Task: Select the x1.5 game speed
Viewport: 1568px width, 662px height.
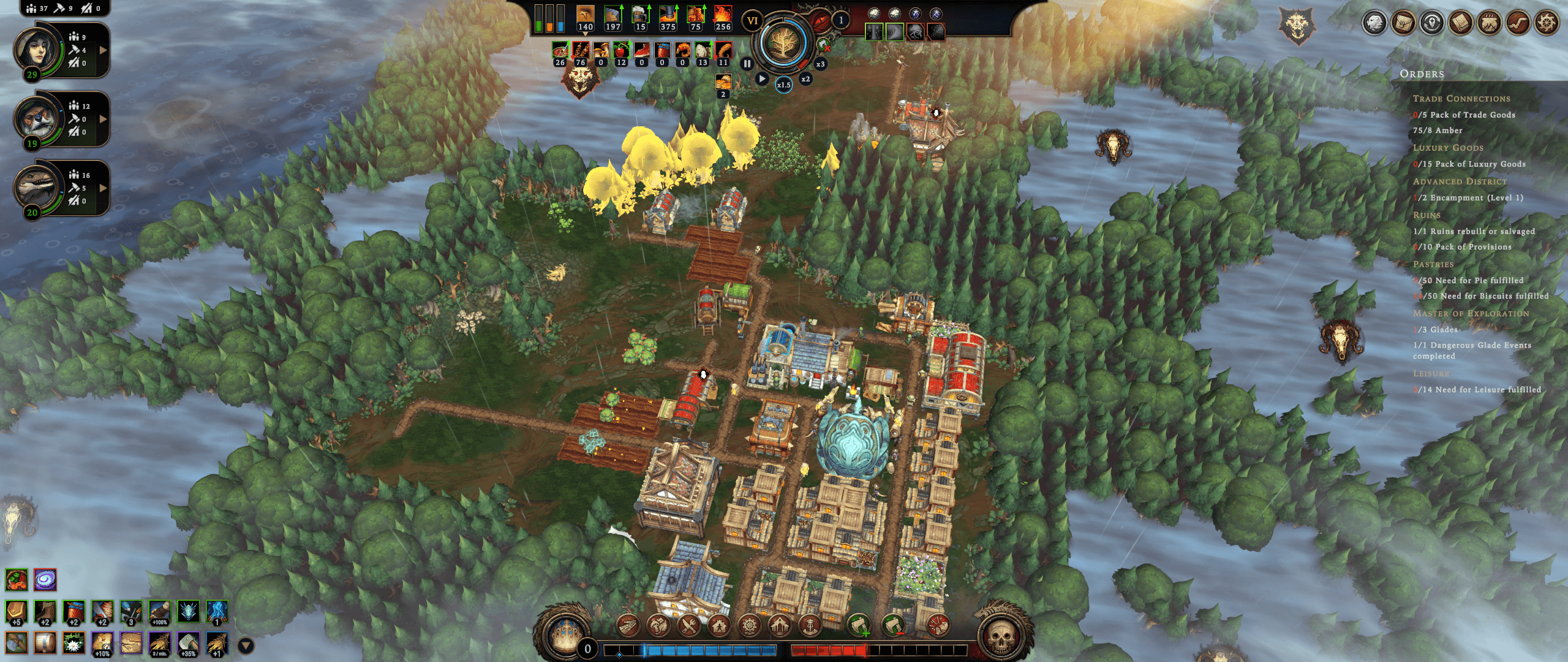Action: [783, 85]
